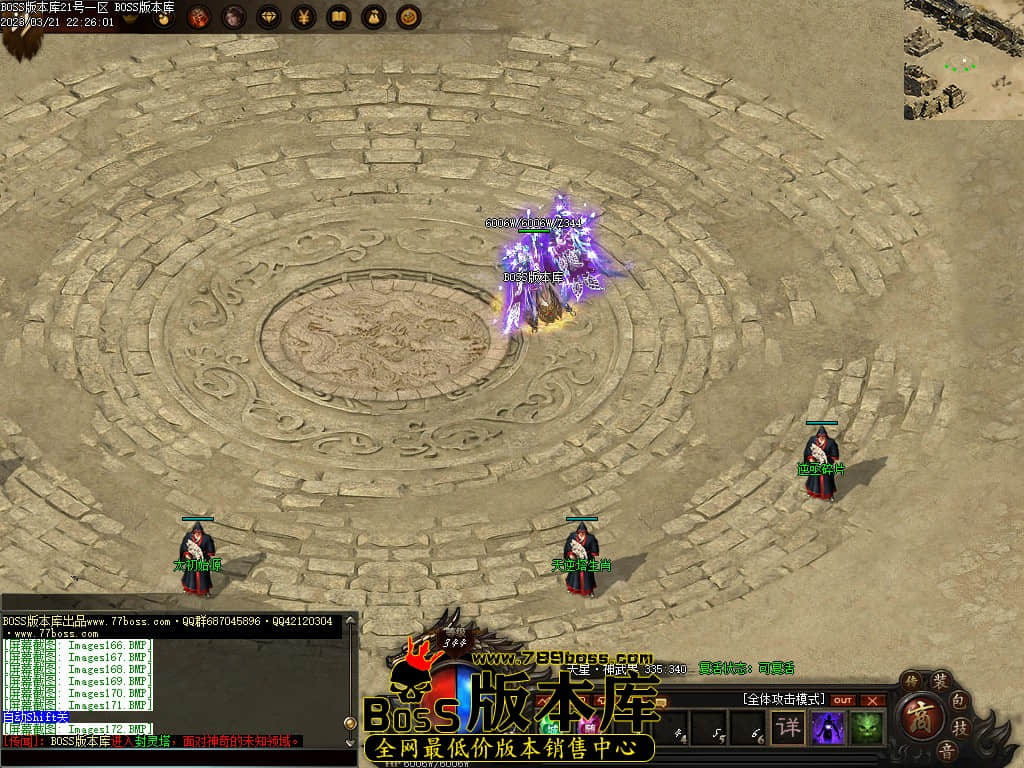Select the female character portrait icon

(x=233, y=17)
